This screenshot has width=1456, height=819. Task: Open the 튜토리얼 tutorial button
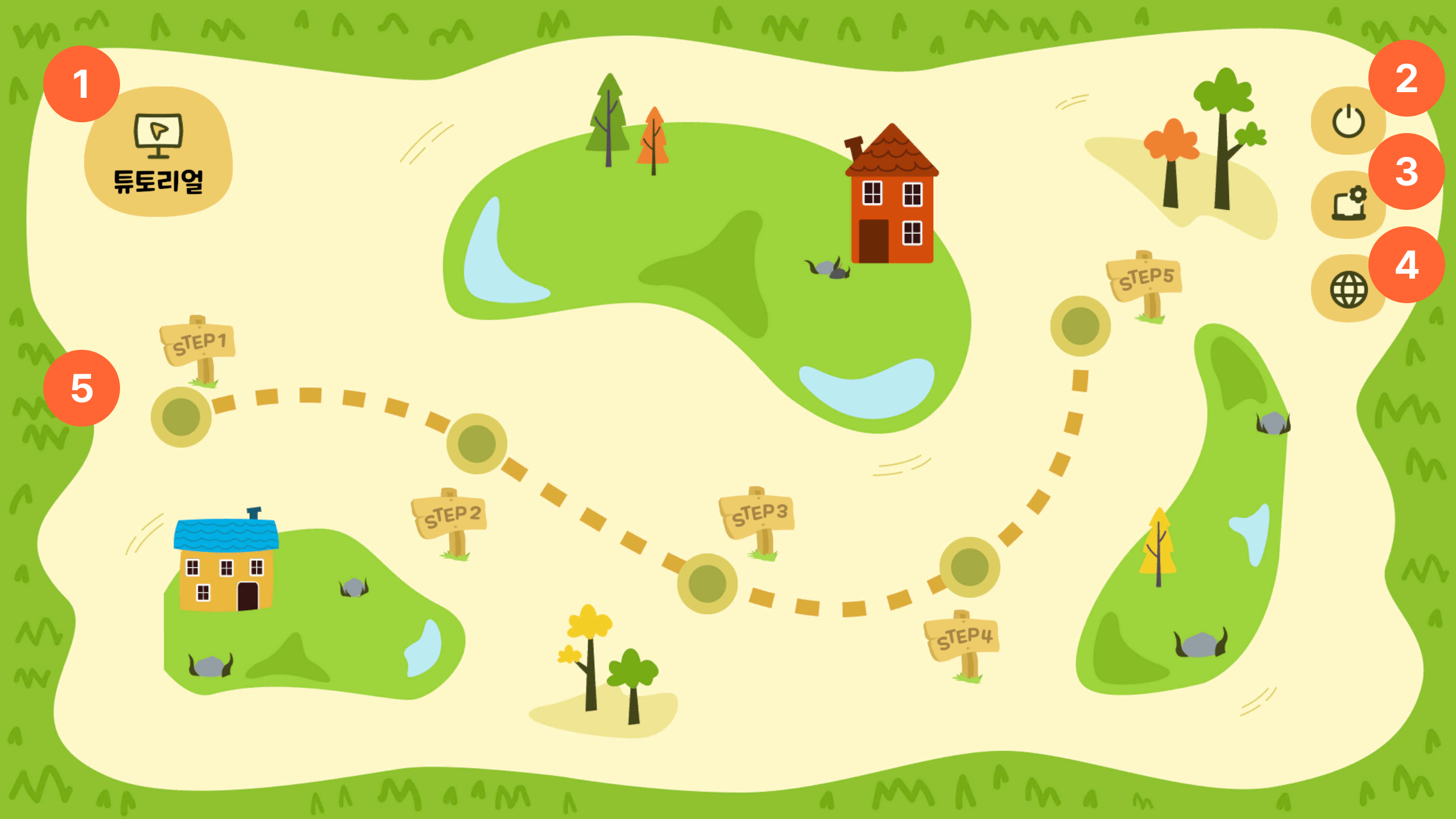coord(158,152)
